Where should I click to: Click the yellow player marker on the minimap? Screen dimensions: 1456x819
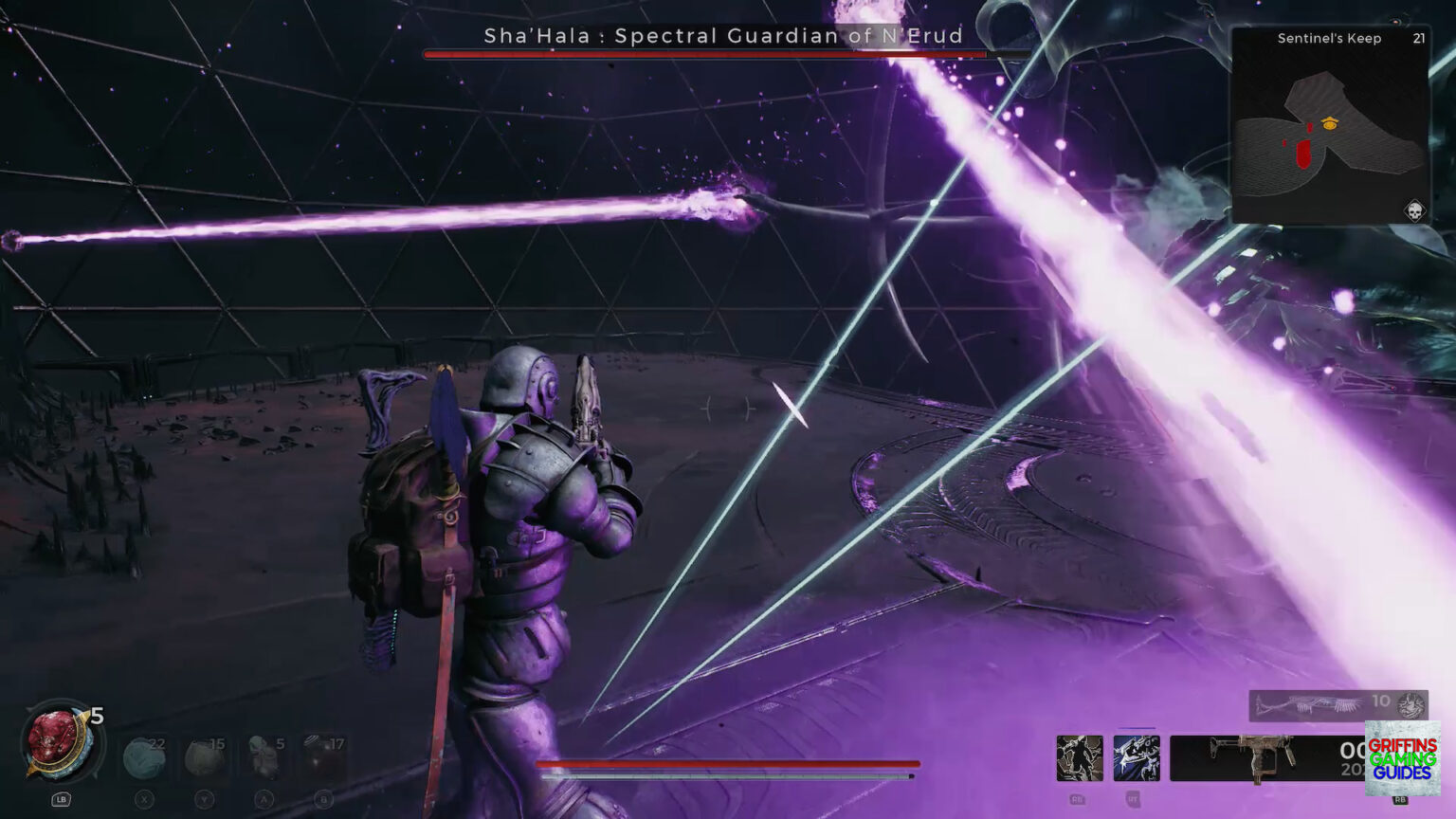click(x=1331, y=121)
